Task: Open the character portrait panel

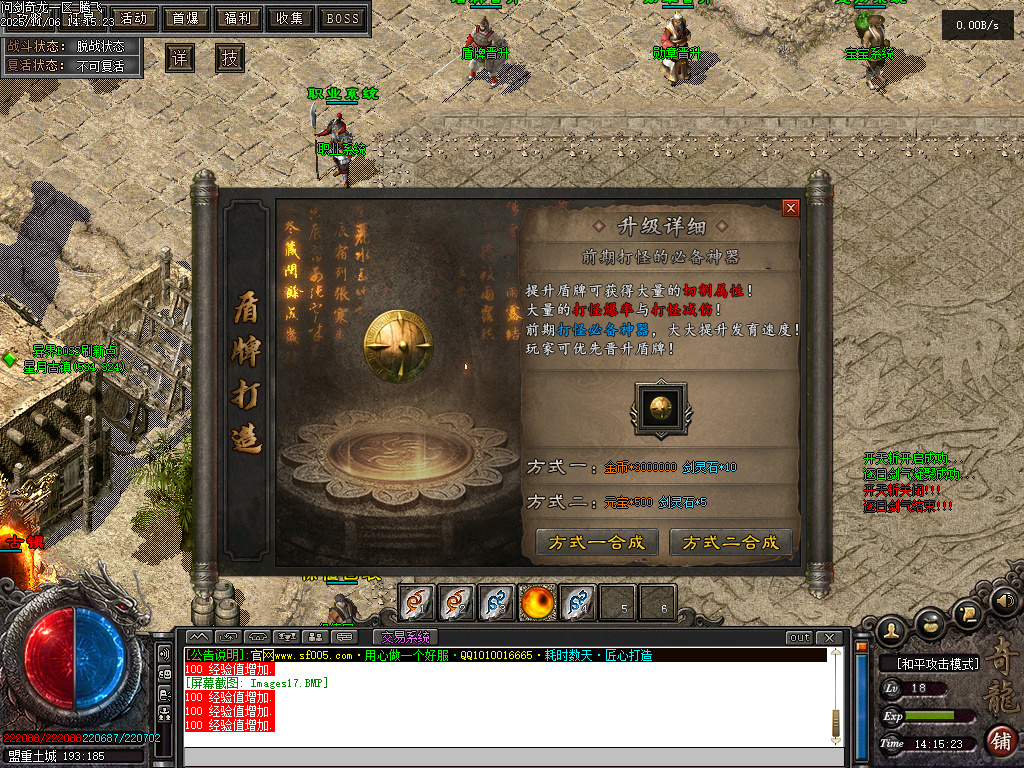Action: coord(891,629)
